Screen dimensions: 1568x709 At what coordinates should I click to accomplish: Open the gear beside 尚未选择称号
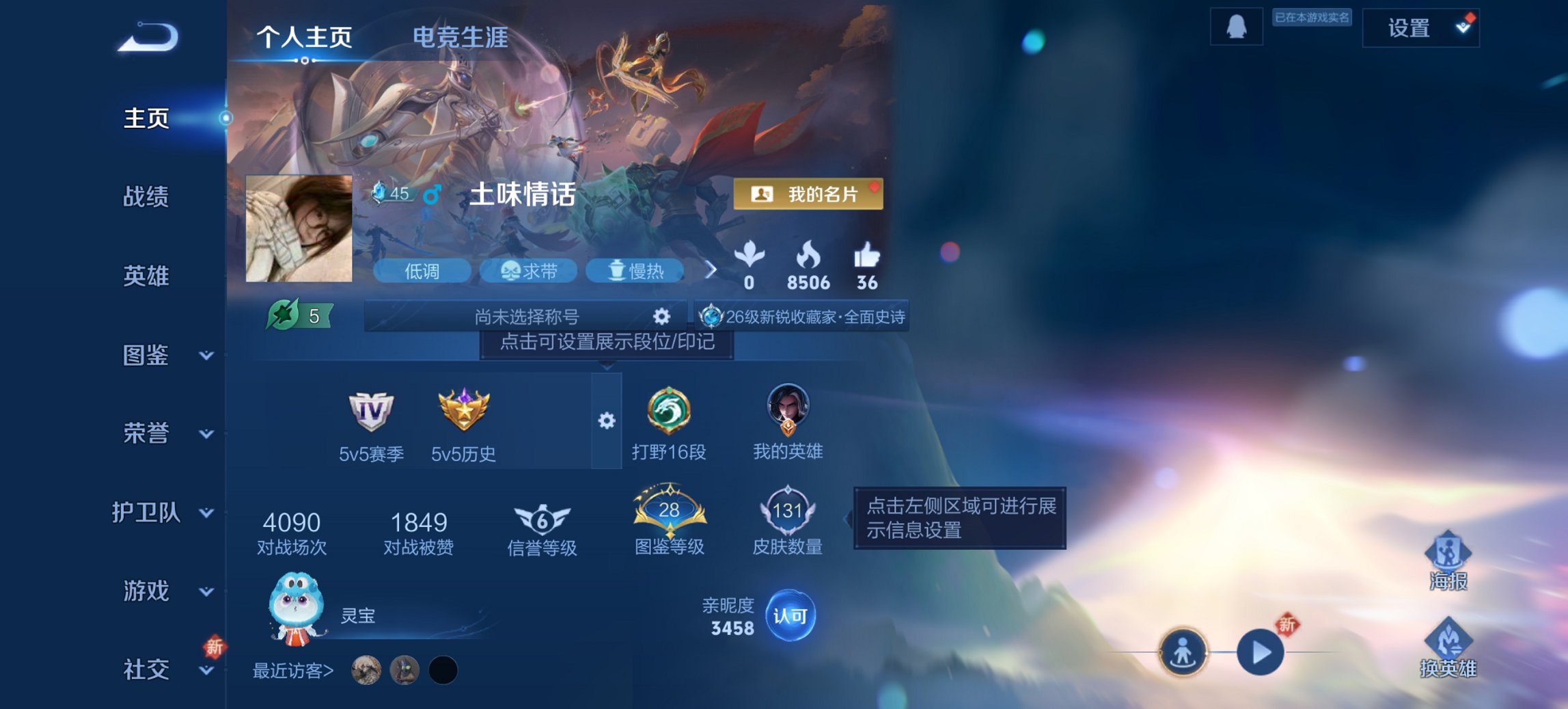pos(659,316)
